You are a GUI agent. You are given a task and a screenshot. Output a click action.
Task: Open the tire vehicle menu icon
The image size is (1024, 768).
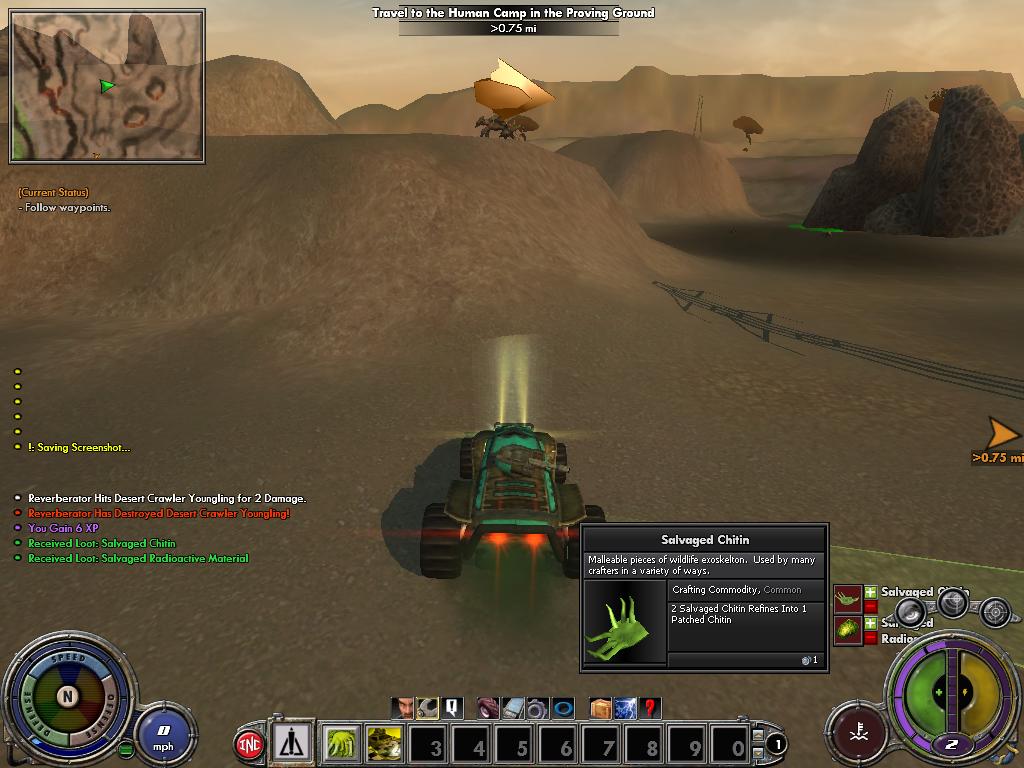point(487,708)
